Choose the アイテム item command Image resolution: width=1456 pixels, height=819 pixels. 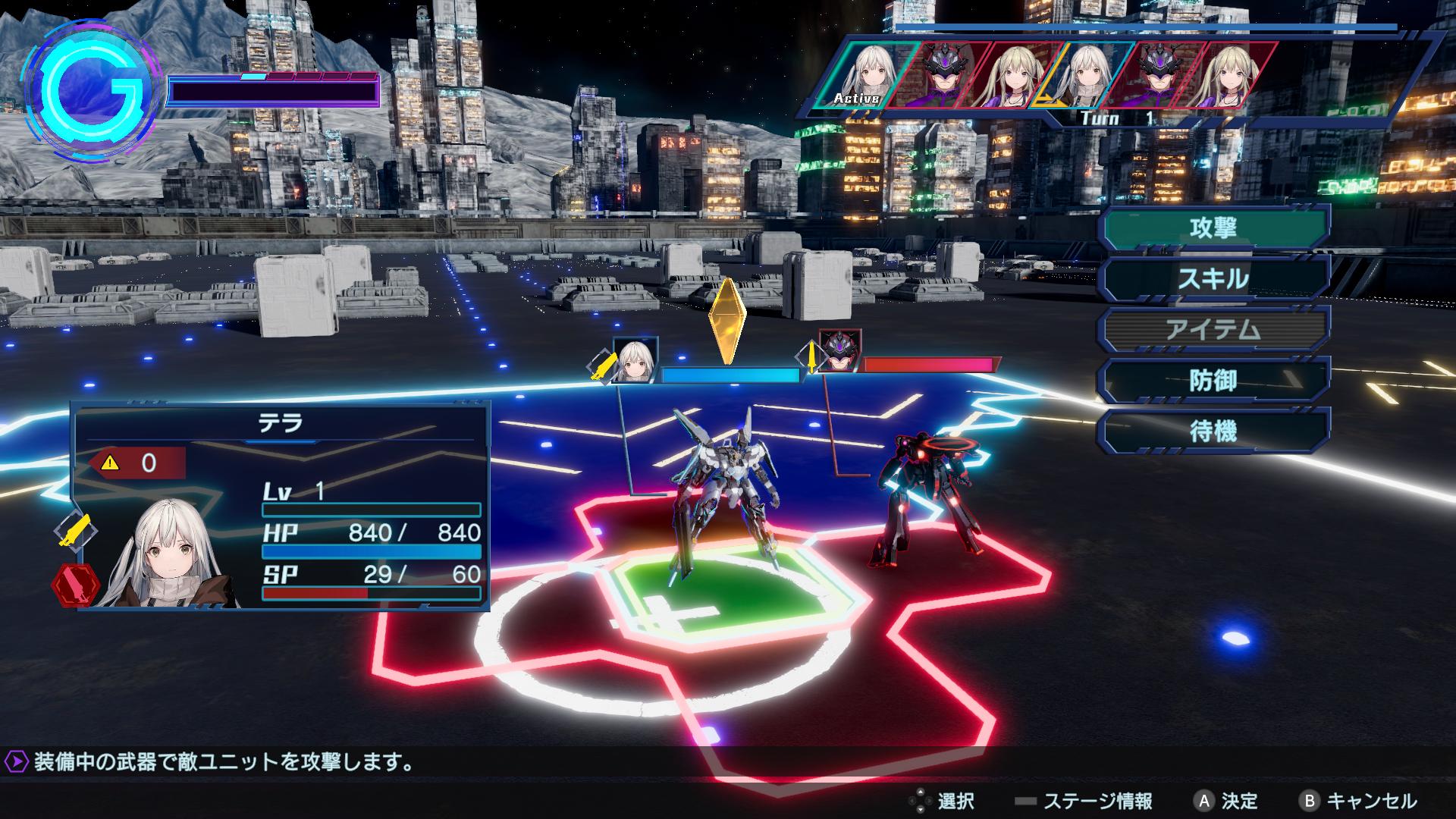1214,330
